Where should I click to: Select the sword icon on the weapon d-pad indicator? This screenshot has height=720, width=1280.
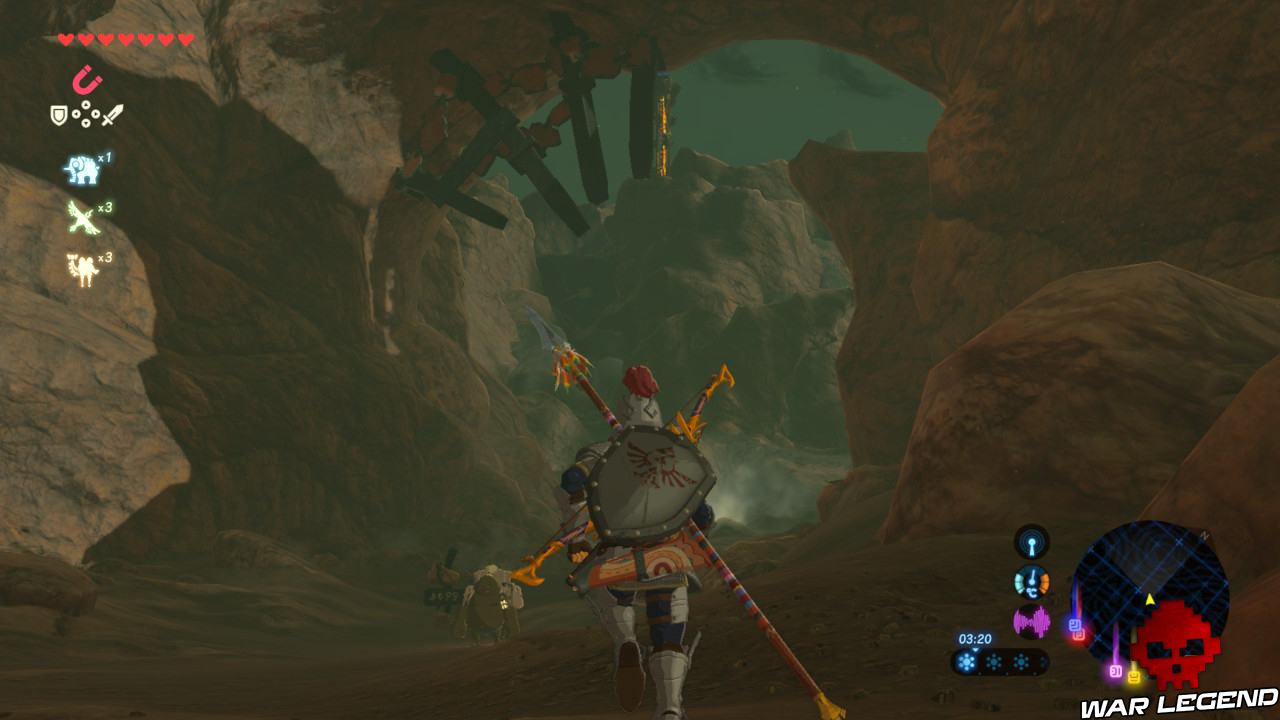112,114
